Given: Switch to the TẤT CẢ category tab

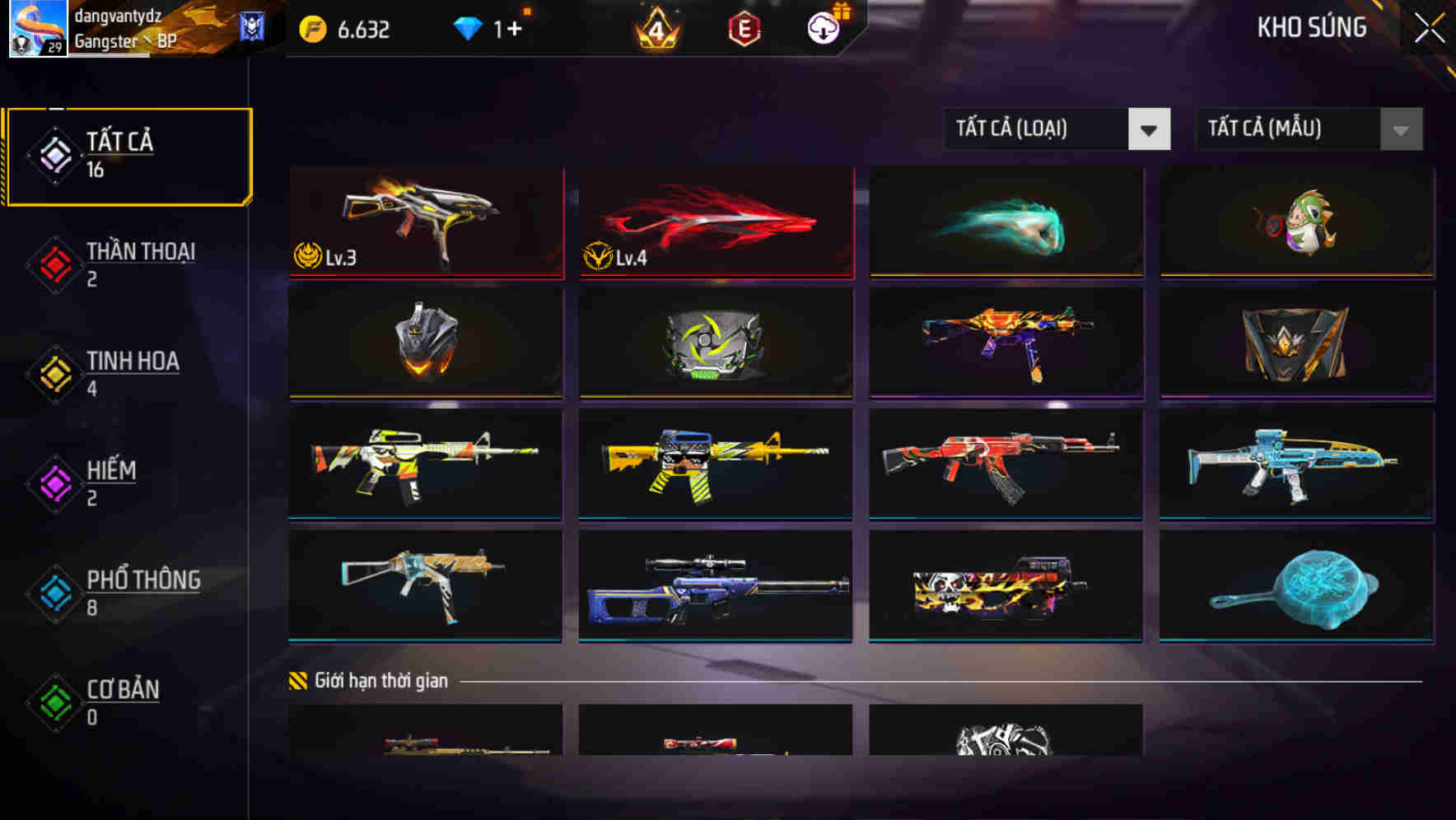Looking at the screenshot, I should click(128, 155).
